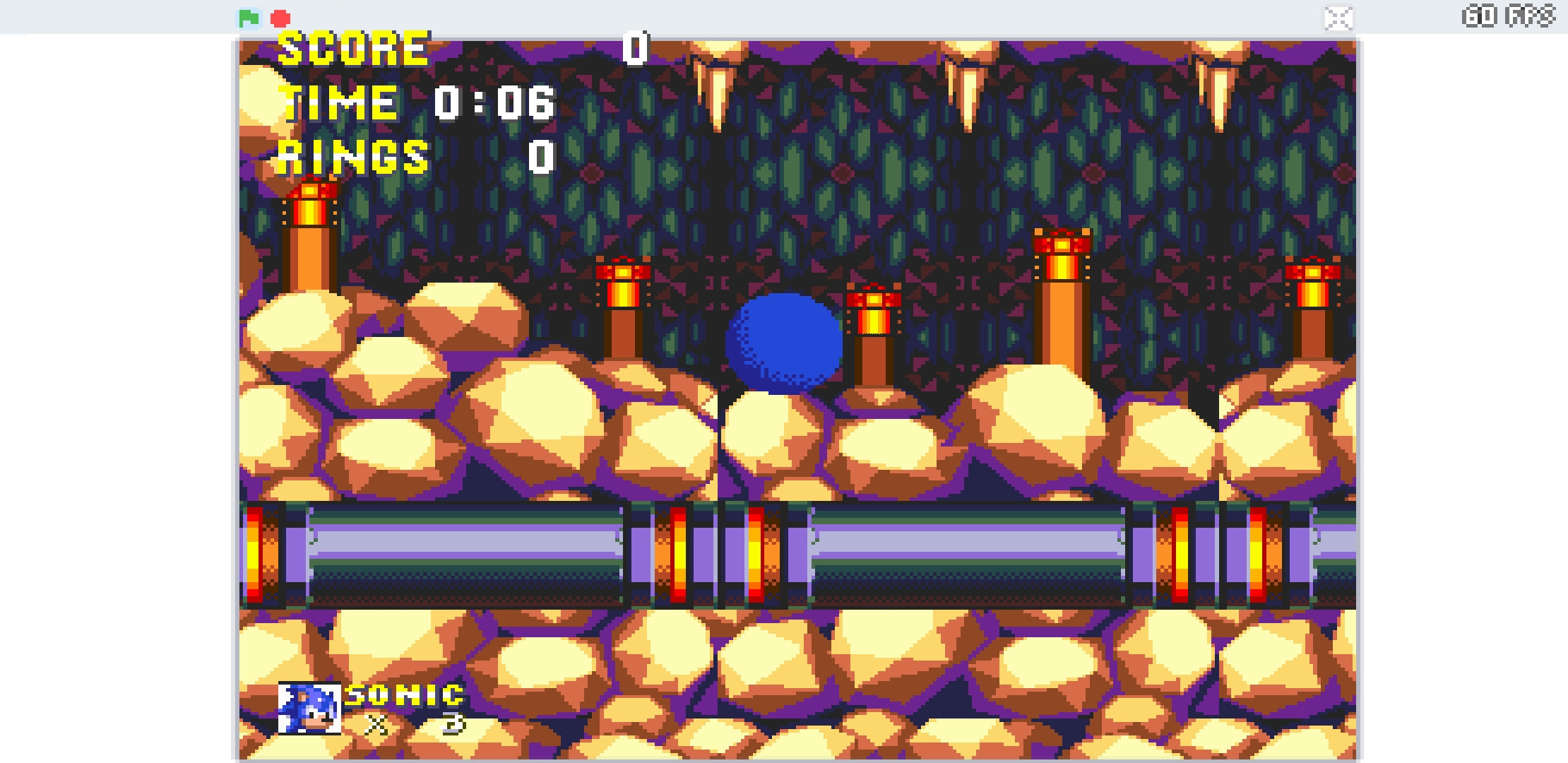The width and height of the screenshot is (1568, 763).
Task: Select the SONIC name label
Action: [x=403, y=696]
